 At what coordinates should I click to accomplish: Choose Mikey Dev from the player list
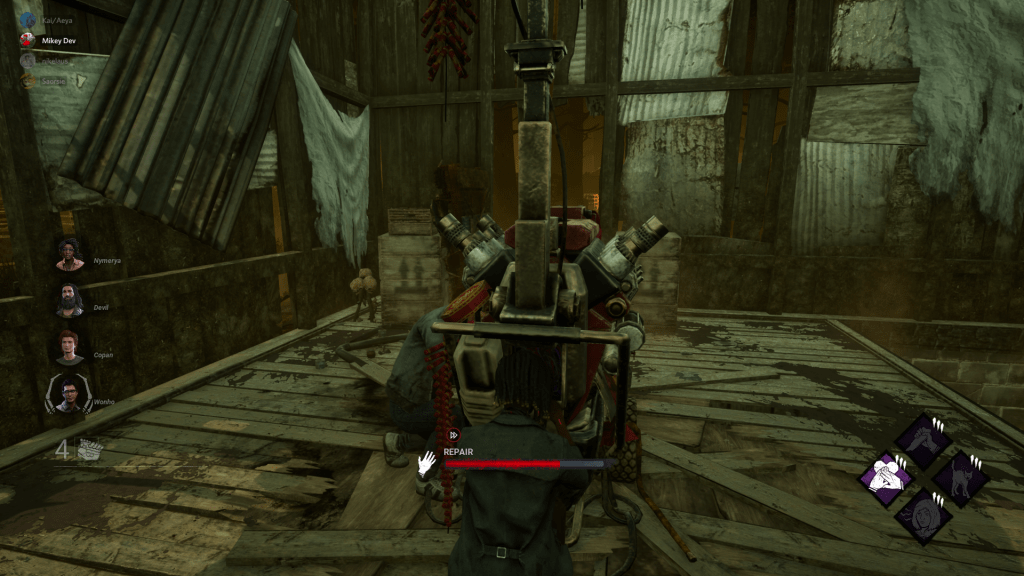click(56, 41)
